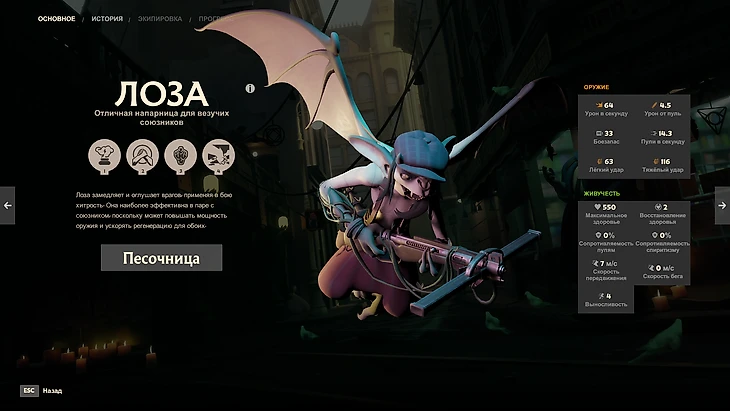The width and height of the screenshot is (730, 411).
Task: Launch the Песочница sandbox
Action: (161, 258)
